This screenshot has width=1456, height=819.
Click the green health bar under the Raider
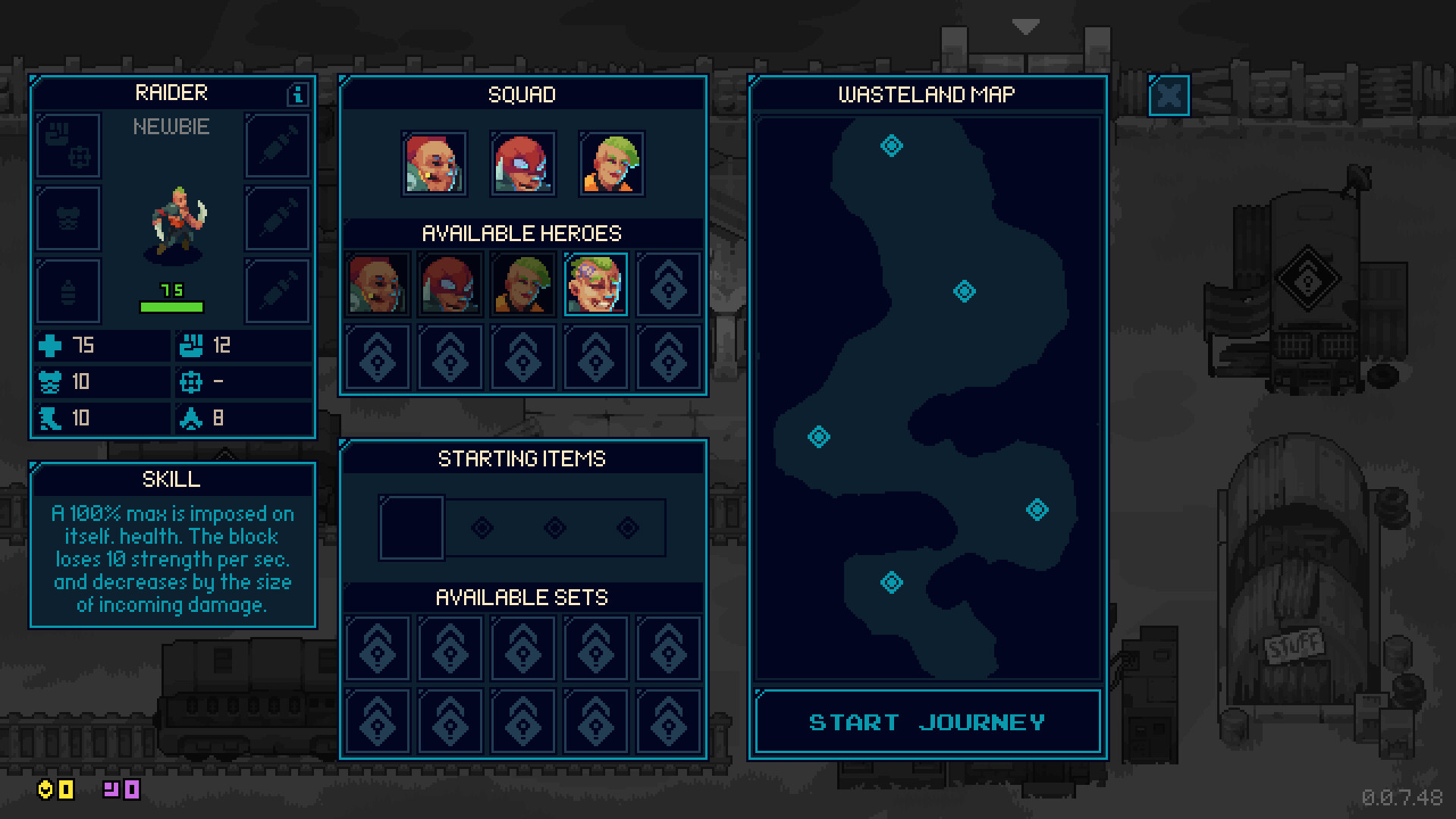tap(172, 306)
